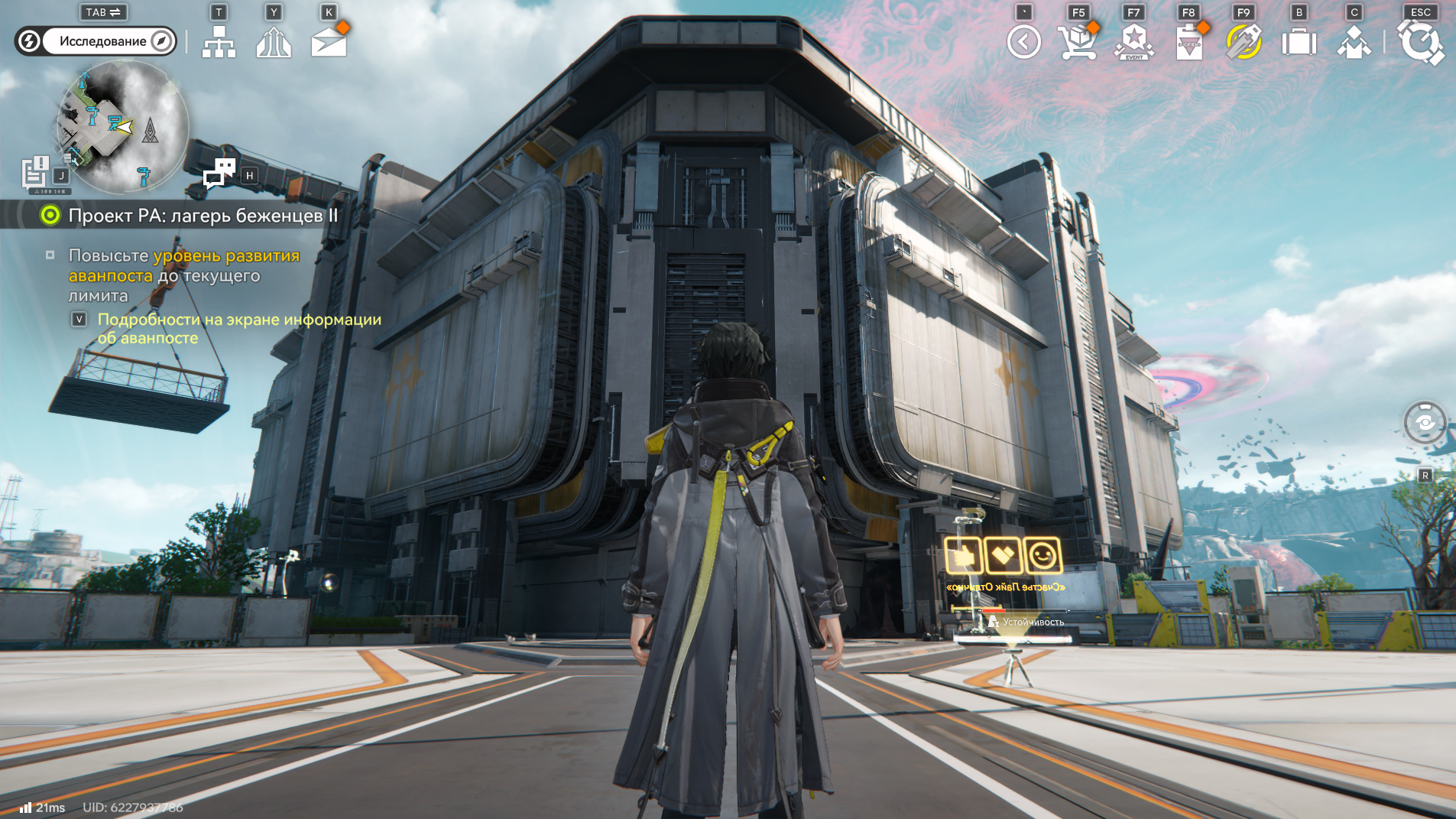
Task: Select the Проект РА quest tracker title
Action: [203, 216]
